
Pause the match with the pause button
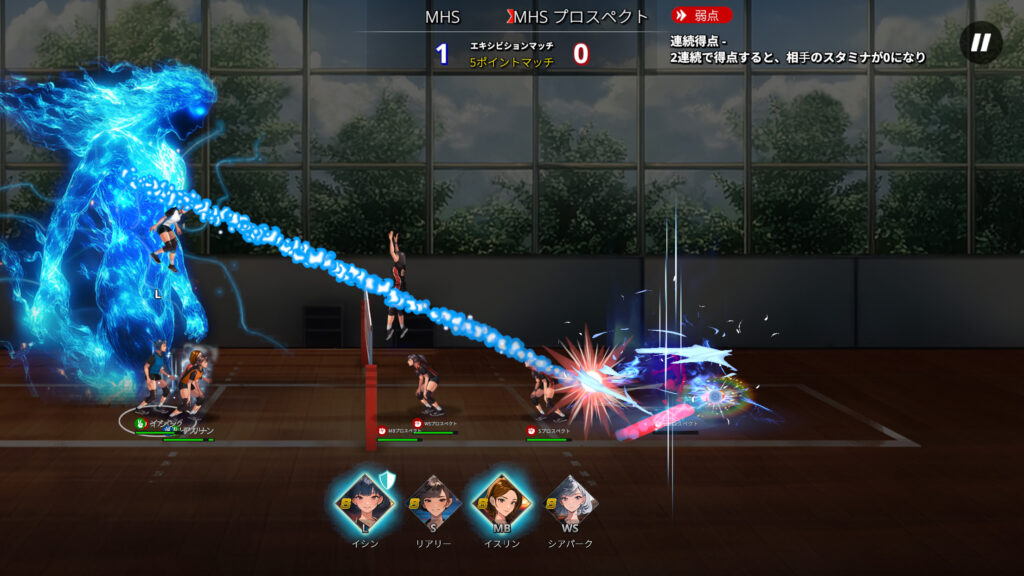coord(981,42)
